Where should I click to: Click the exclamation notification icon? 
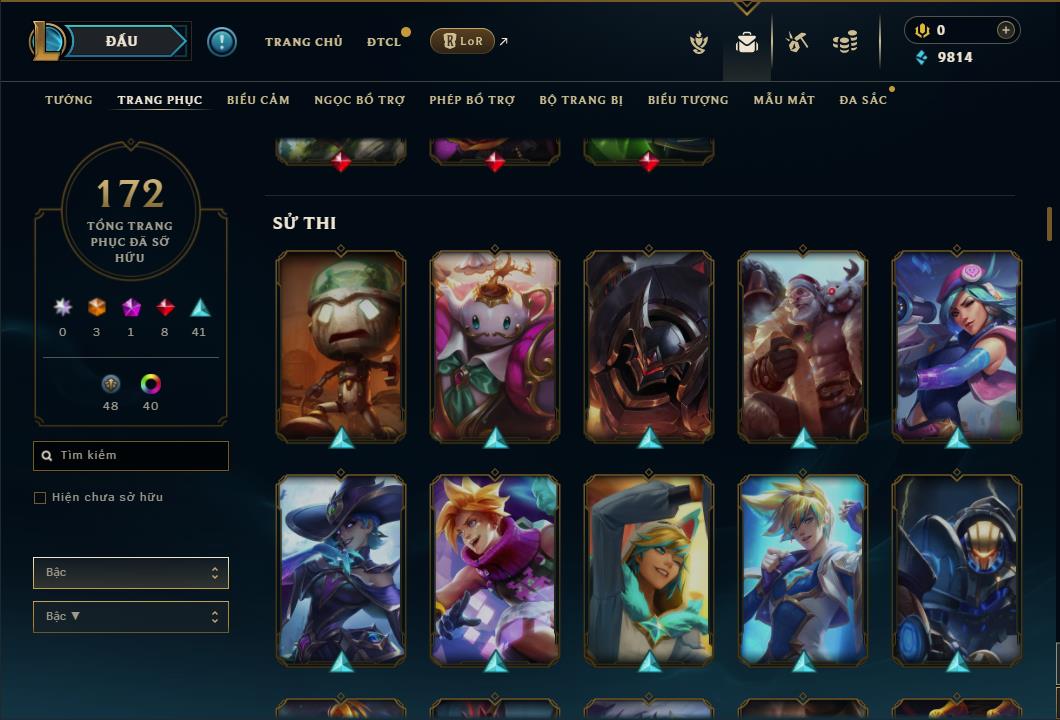pyautogui.click(x=221, y=41)
